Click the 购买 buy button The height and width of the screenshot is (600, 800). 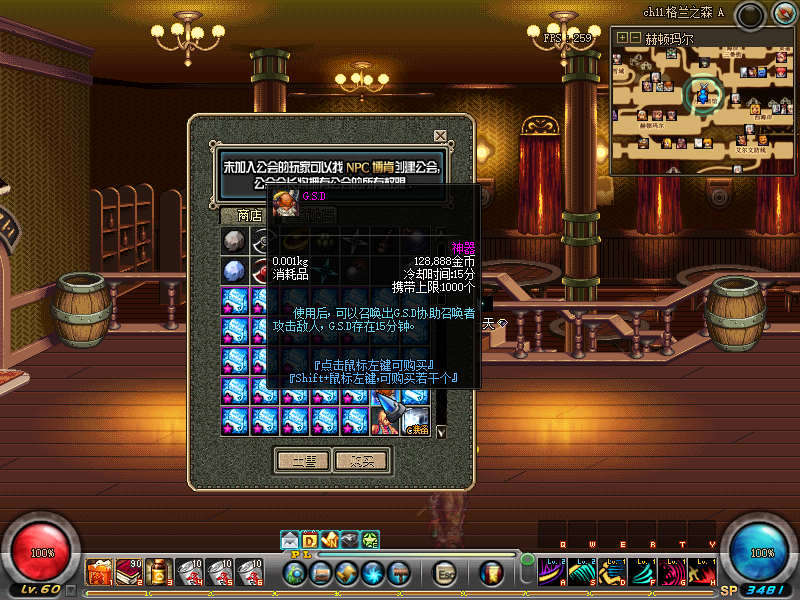360,461
